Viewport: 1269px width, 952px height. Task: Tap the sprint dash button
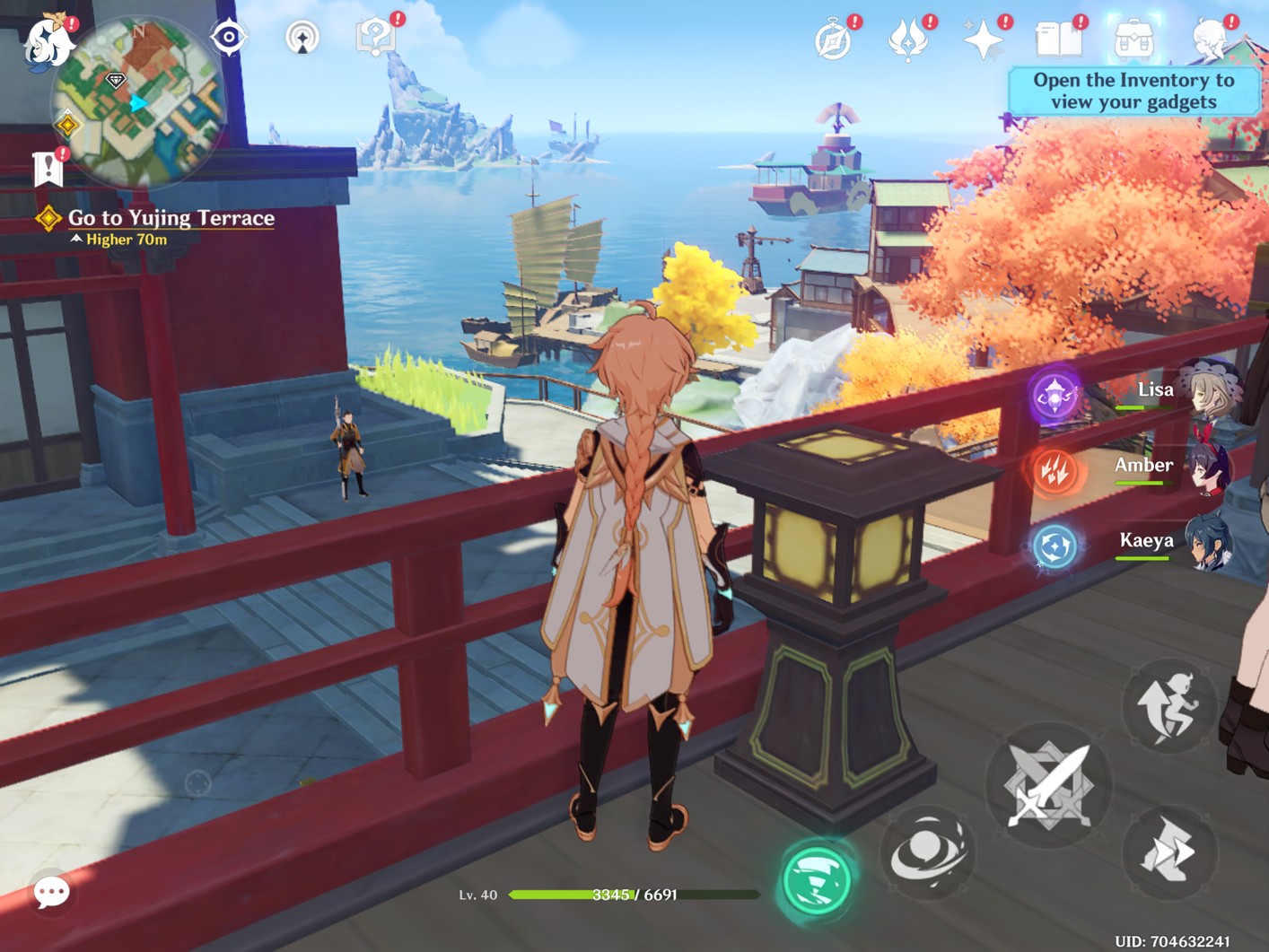point(1168,852)
